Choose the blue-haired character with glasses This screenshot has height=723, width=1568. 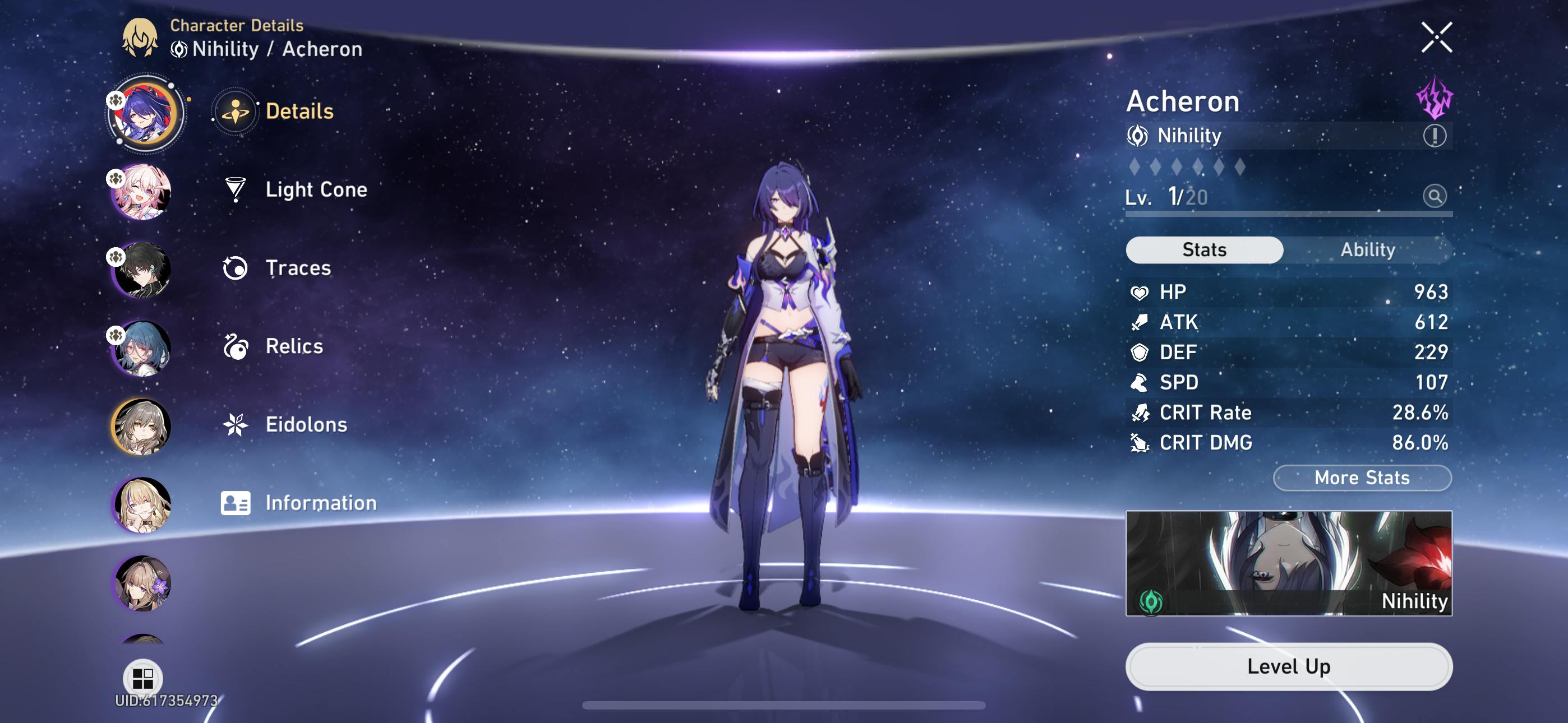[x=141, y=348]
